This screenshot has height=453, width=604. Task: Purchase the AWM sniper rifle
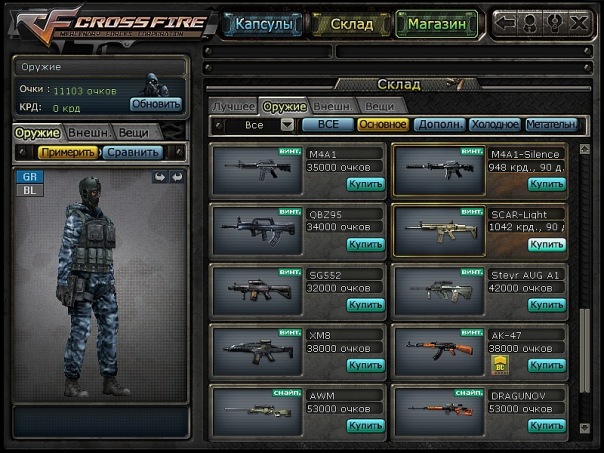(365, 425)
